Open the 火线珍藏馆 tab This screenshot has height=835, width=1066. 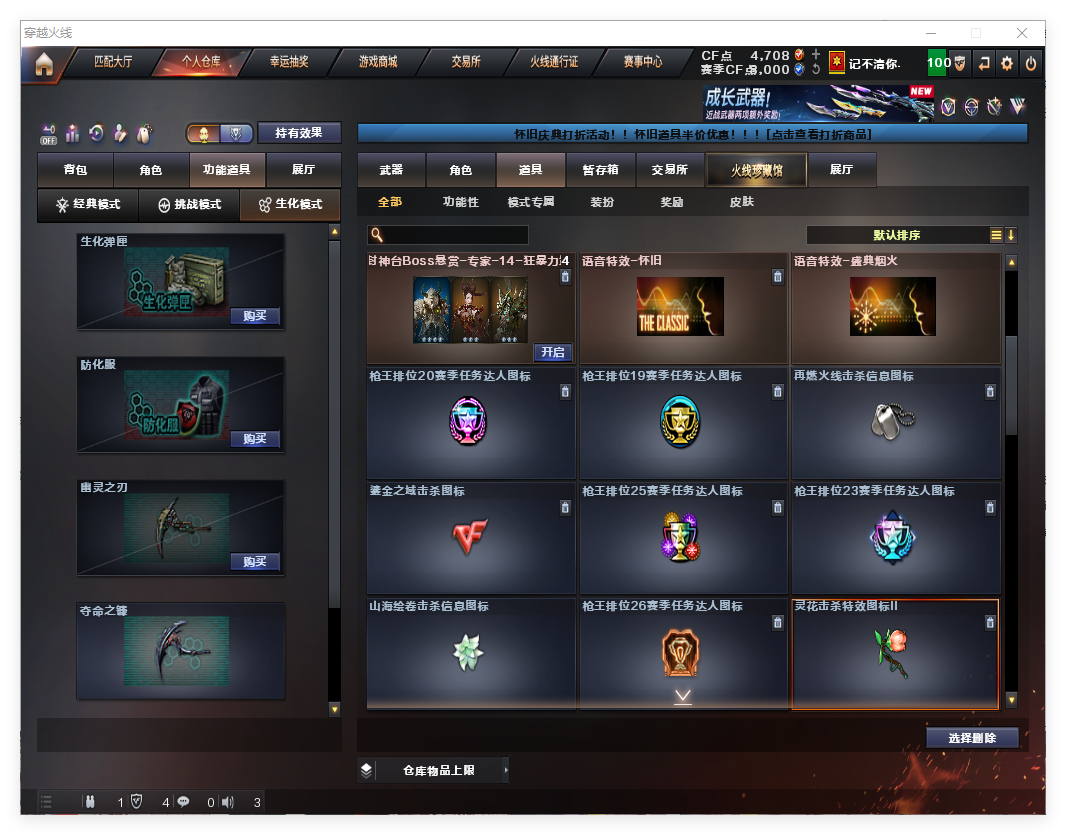coord(755,170)
